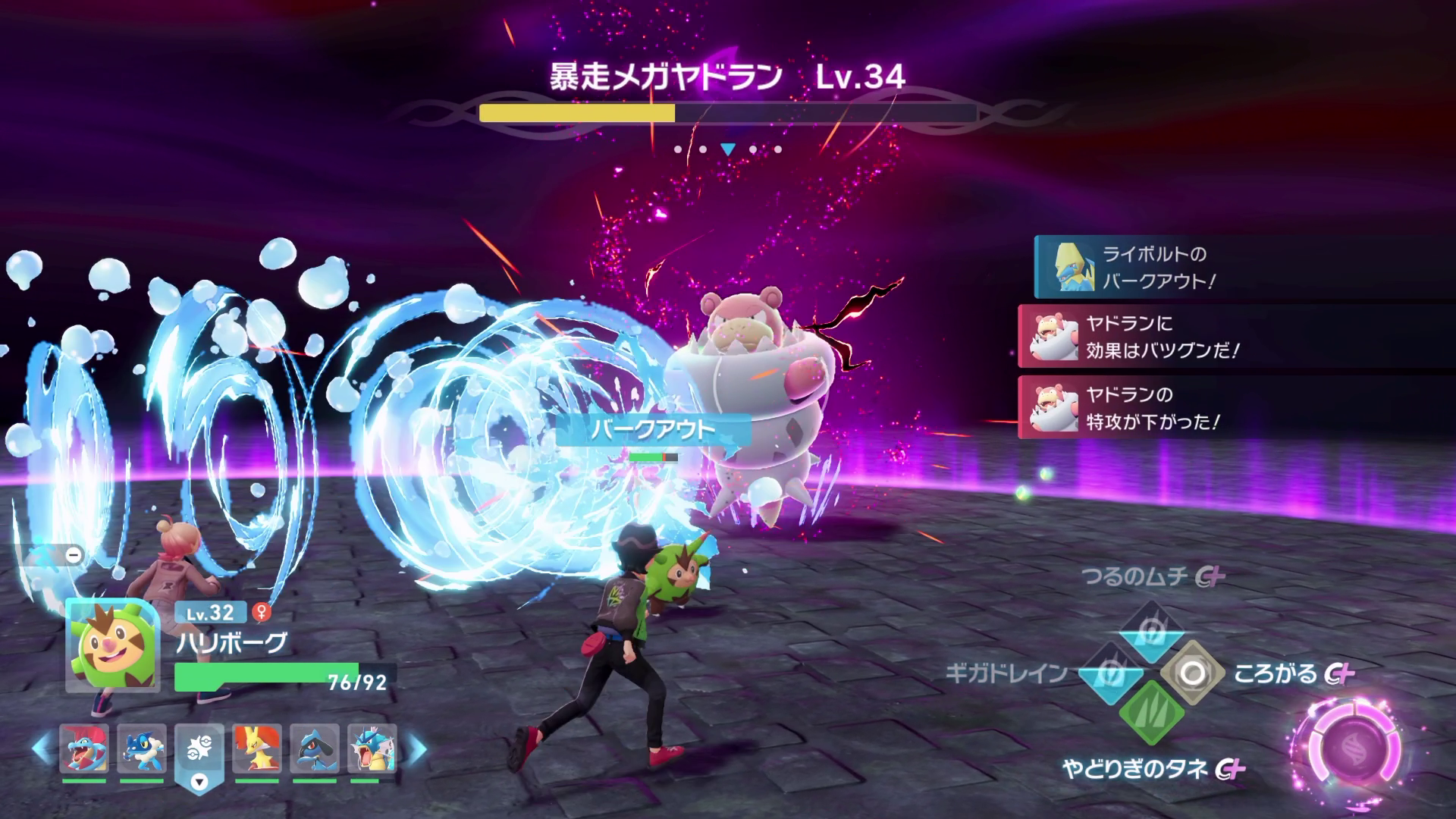Switch to Riolu in the party bar
The image size is (1456, 819).
point(315,748)
